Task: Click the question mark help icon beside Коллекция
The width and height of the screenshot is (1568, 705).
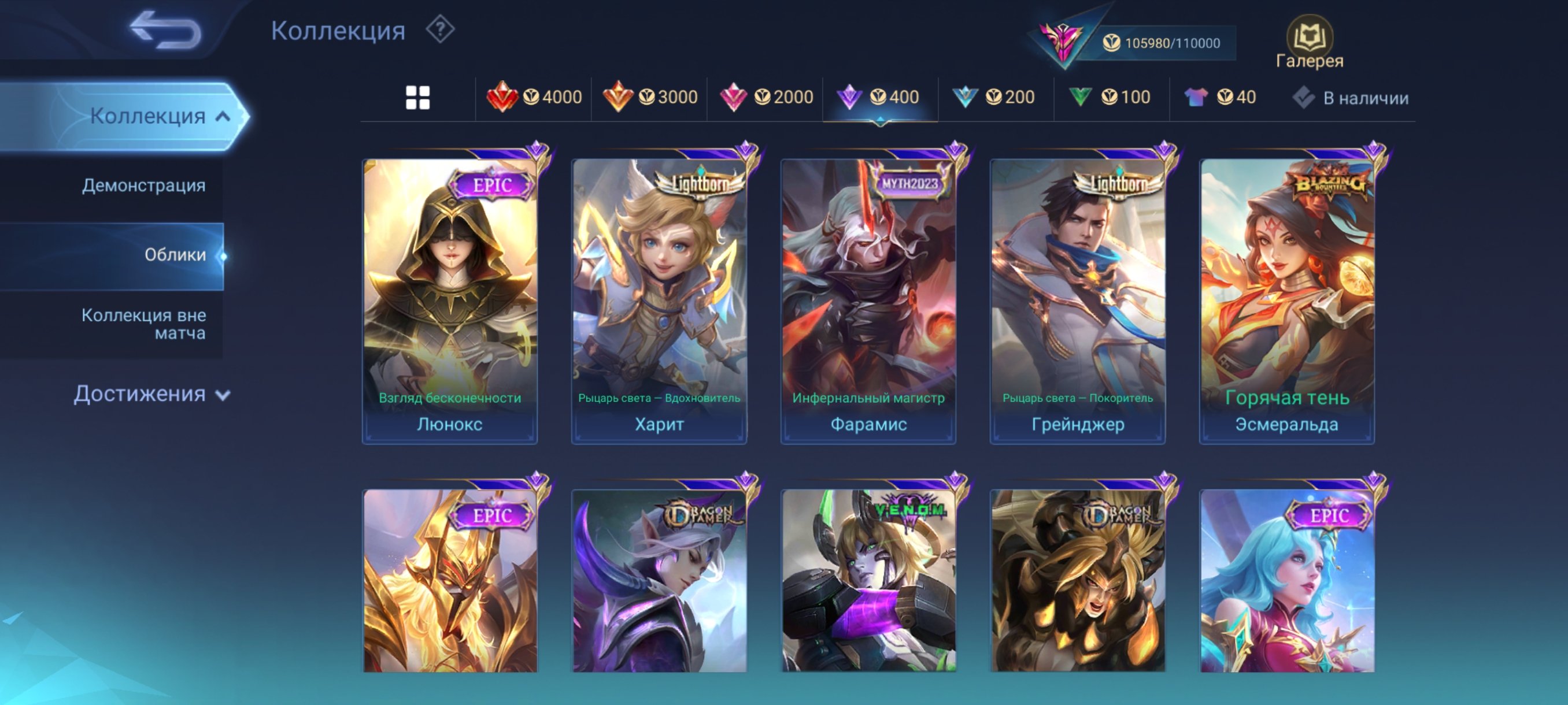Action: (439, 31)
